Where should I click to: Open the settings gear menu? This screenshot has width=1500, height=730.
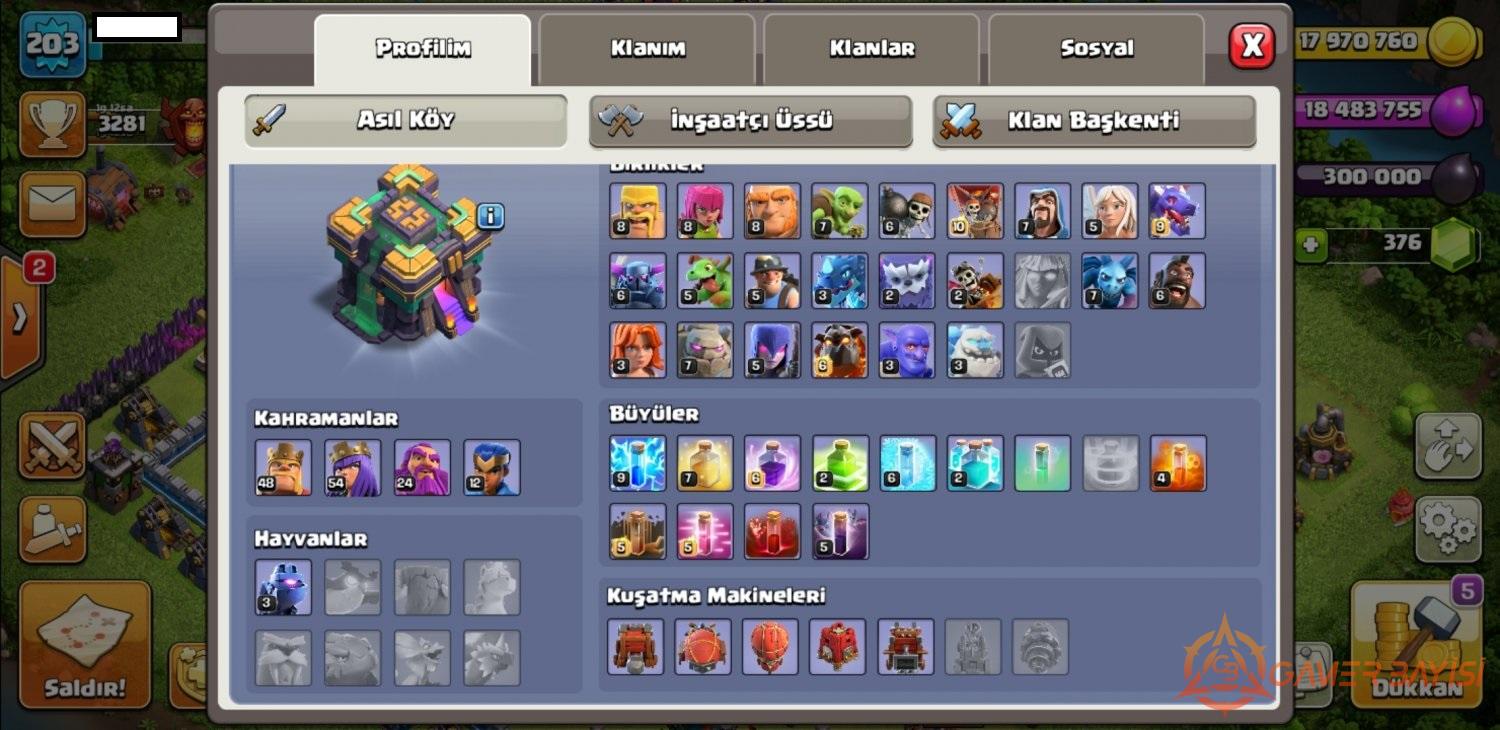[x=1447, y=528]
